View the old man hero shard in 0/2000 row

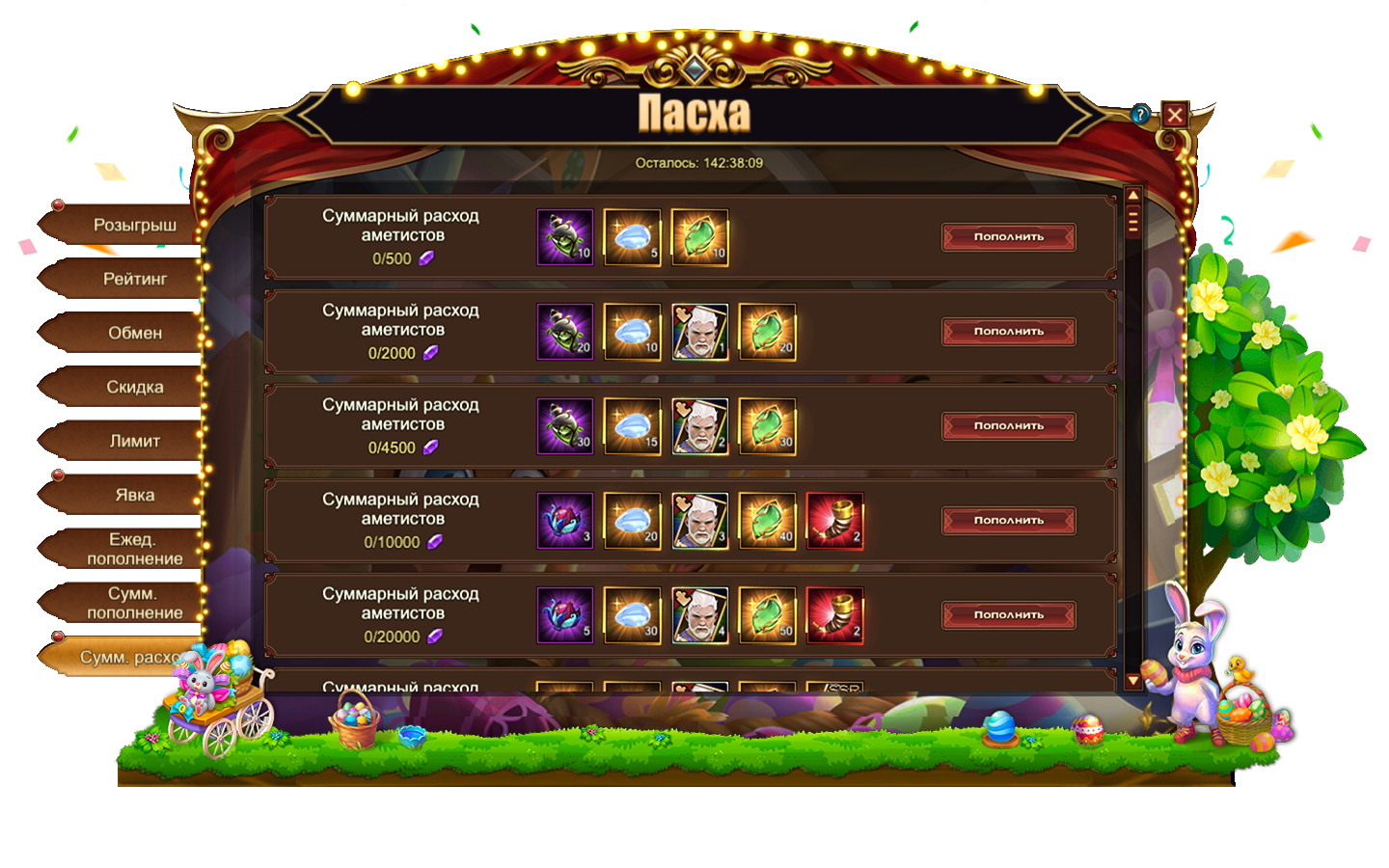[x=699, y=332]
